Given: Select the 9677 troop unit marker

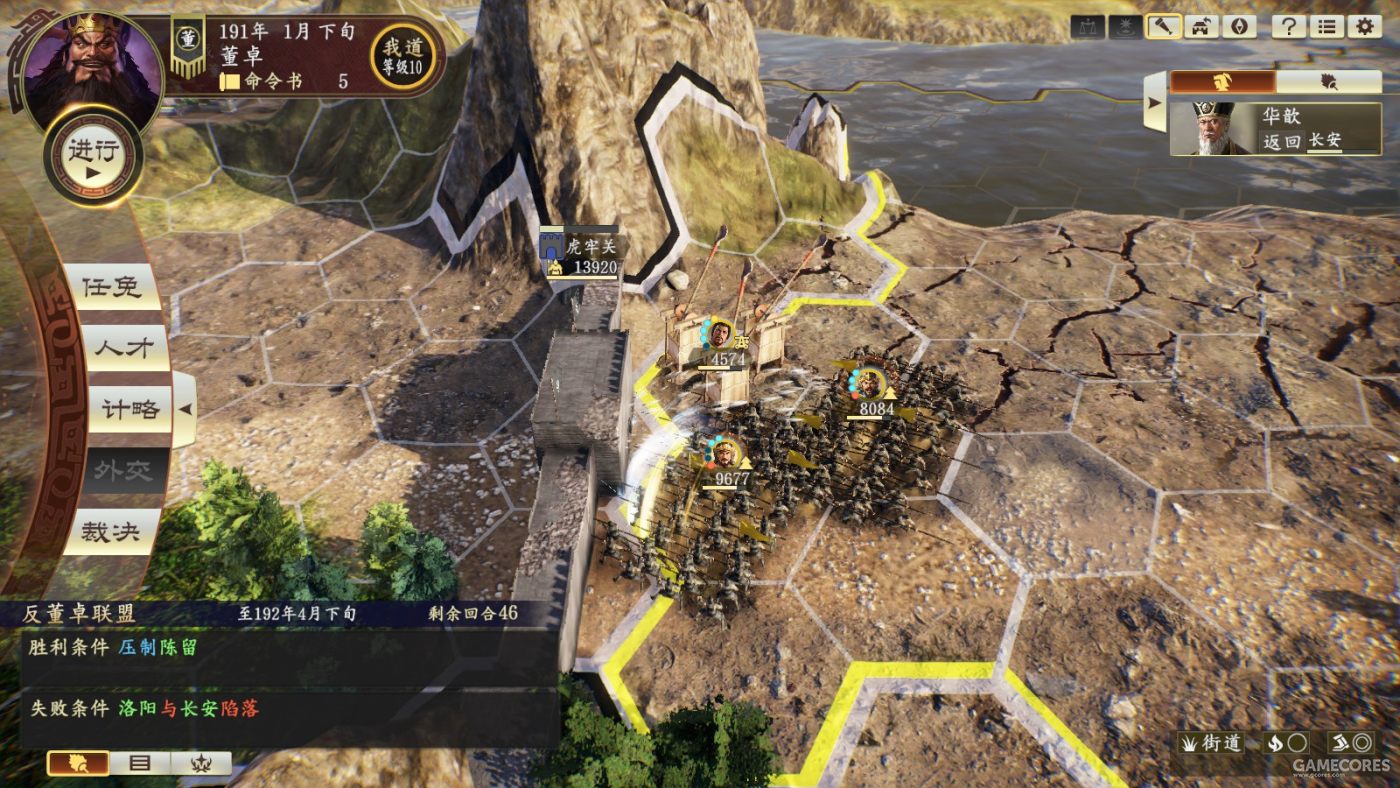Looking at the screenshot, I should pyautogui.click(x=726, y=455).
